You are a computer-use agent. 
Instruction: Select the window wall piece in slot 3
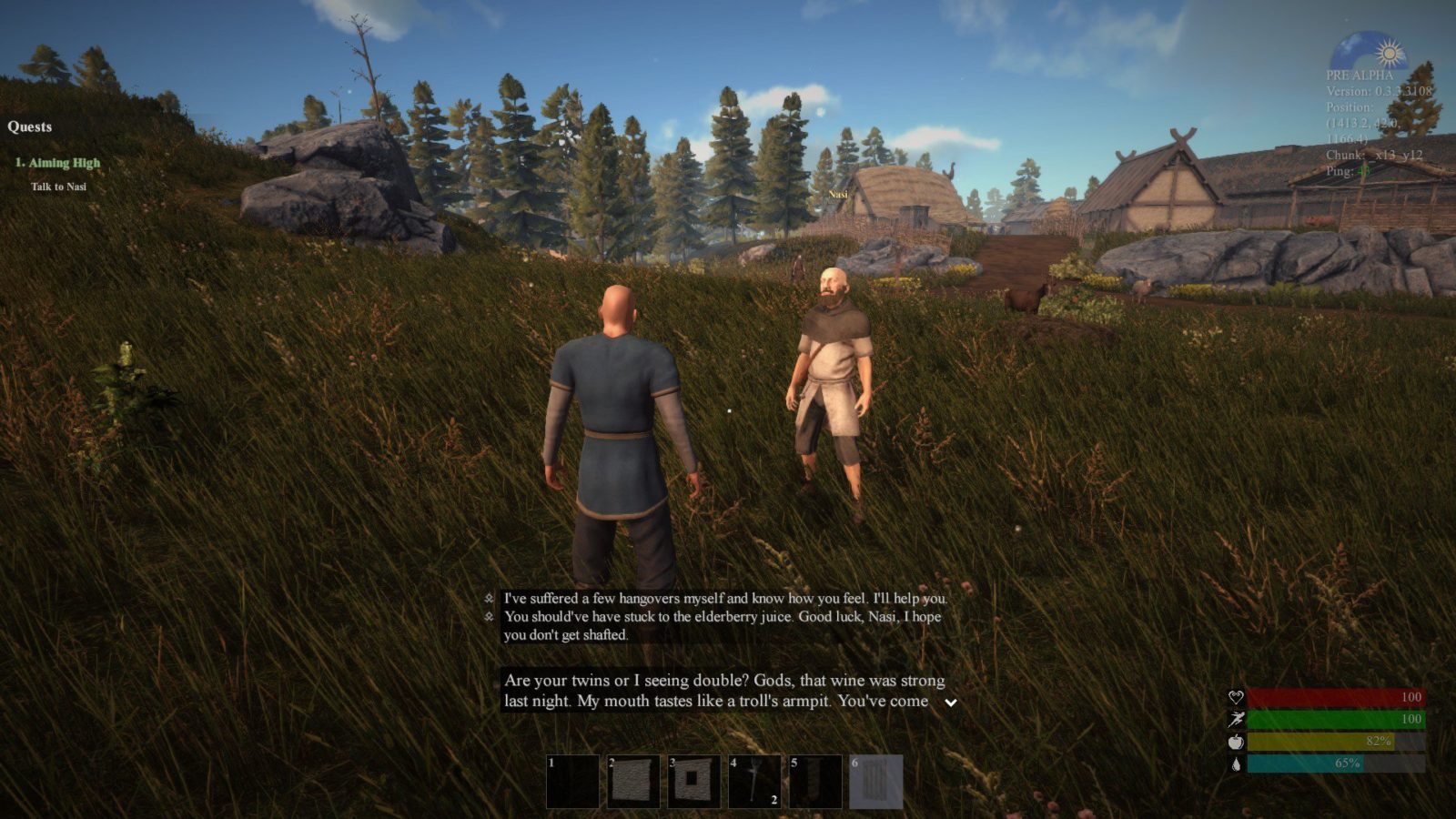[693, 781]
